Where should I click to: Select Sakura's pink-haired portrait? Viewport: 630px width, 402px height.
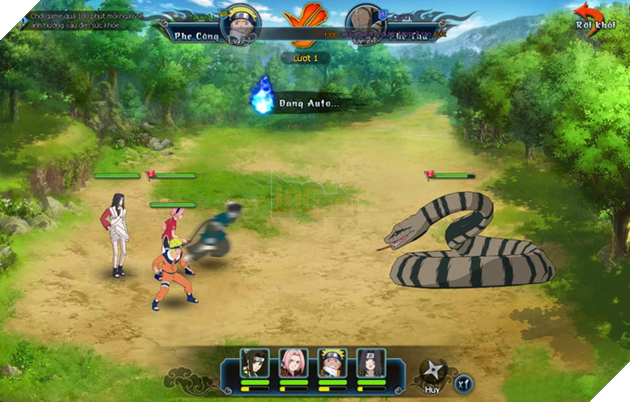tap(293, 362)
